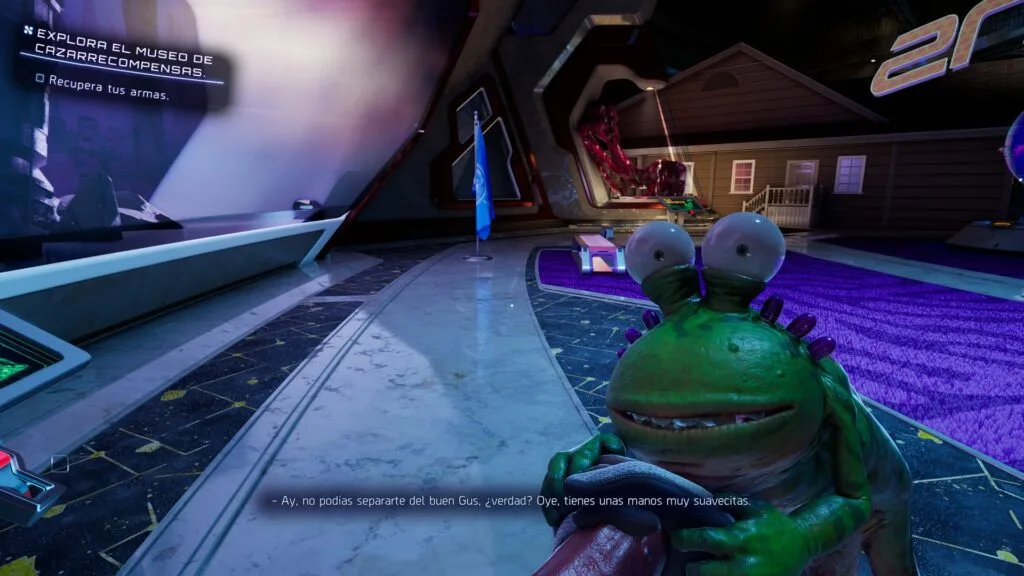This screenshot has height=576, width=1024.
Task: Click the 'Recupera tus armas' objective checkbox
Action: pos(39,78)
